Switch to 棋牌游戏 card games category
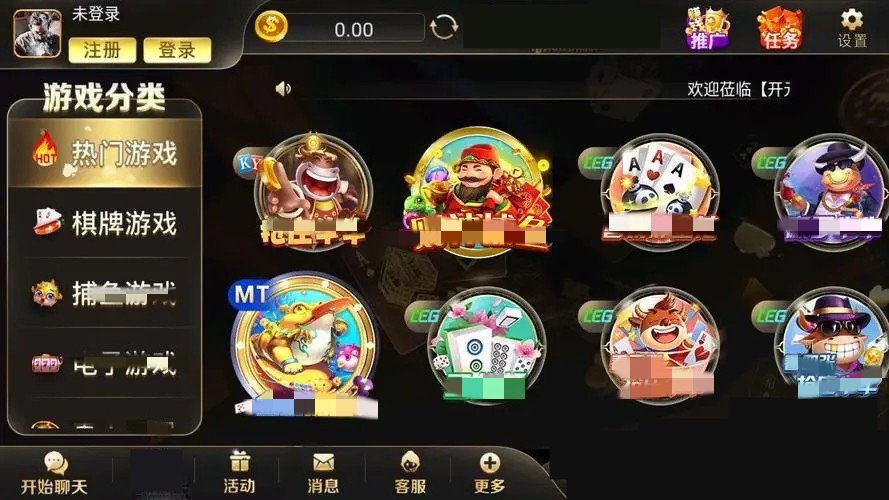Image resolution: width=889 pixels, height=500 pixels. [105, 223]
